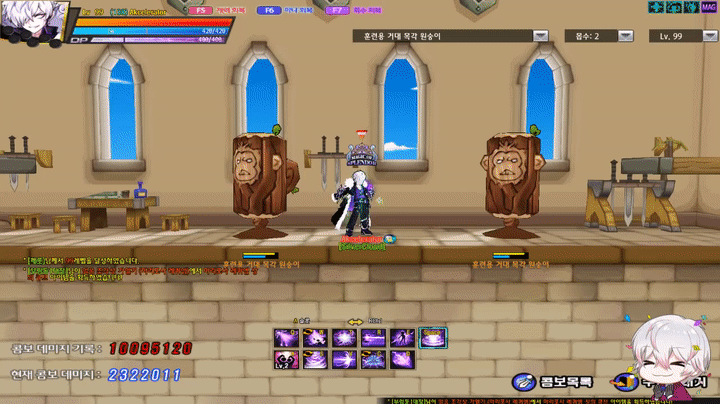
Task: Activate the purple beam skill
Action: [x=374, y=338]
